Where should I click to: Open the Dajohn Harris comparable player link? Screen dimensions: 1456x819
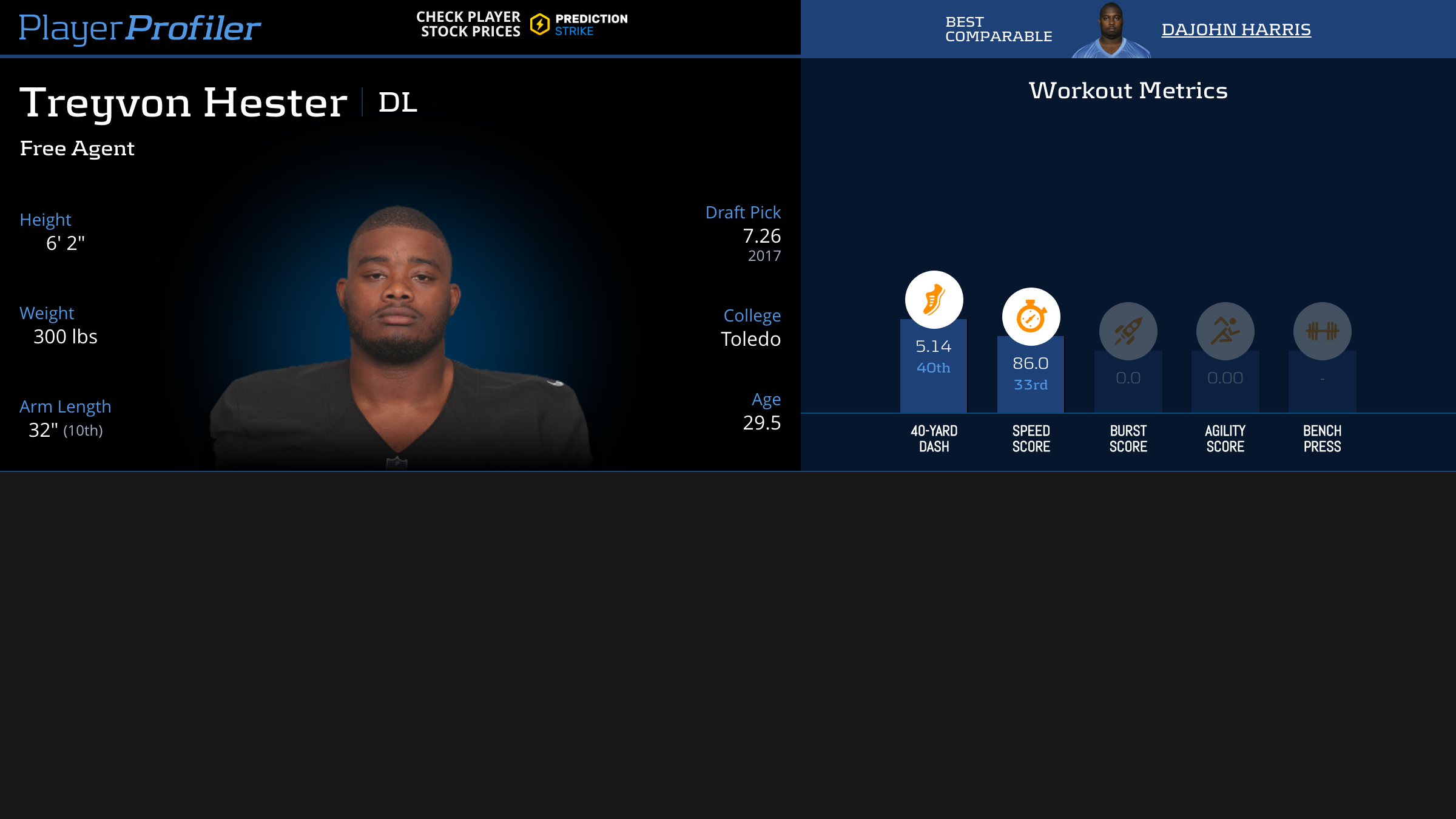tap(1236, 29)
